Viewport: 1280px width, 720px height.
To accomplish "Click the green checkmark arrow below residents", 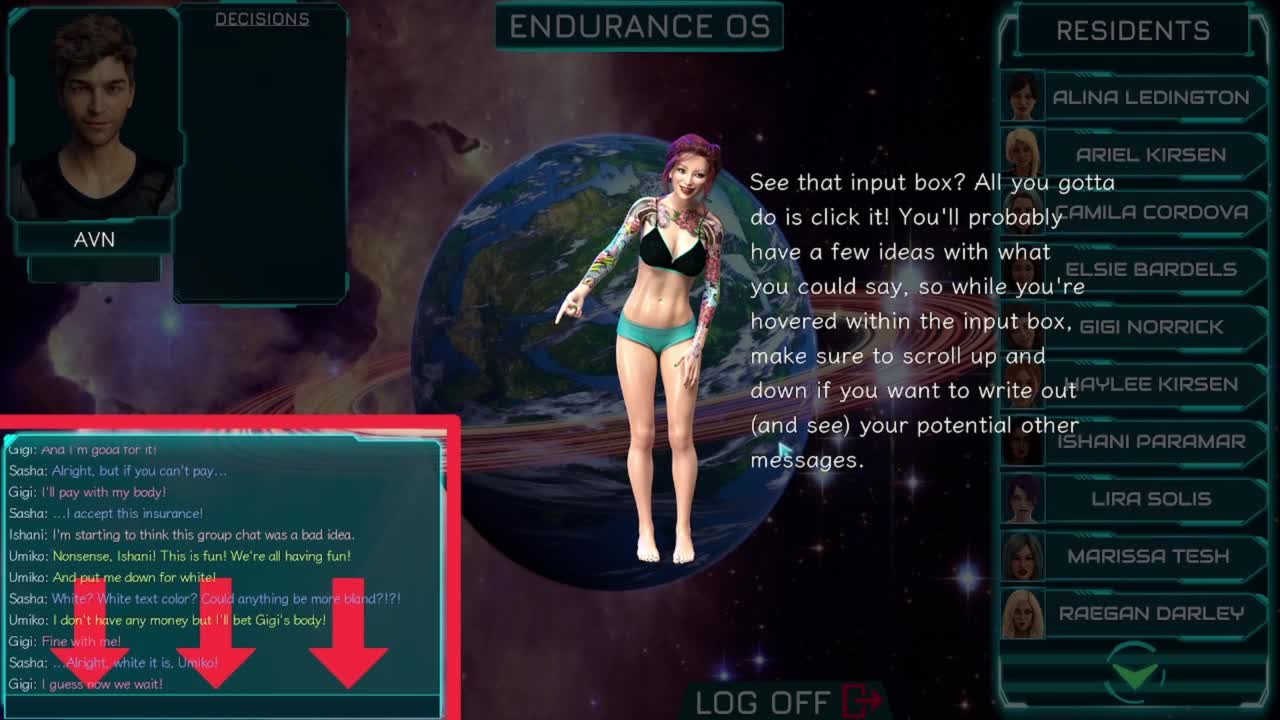I will (x=1136, y=673).
